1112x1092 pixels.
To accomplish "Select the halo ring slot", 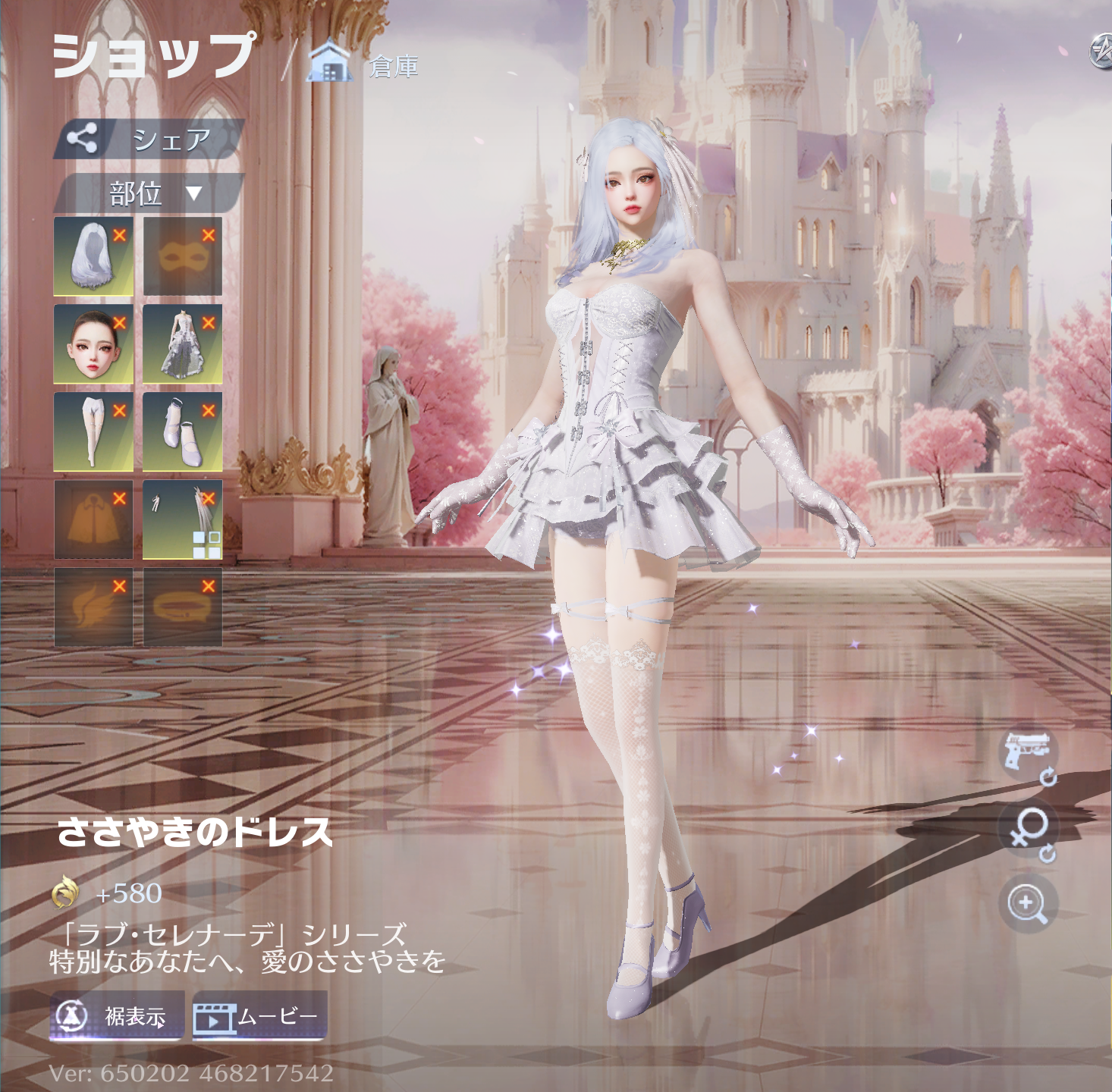I will [181, 607].
